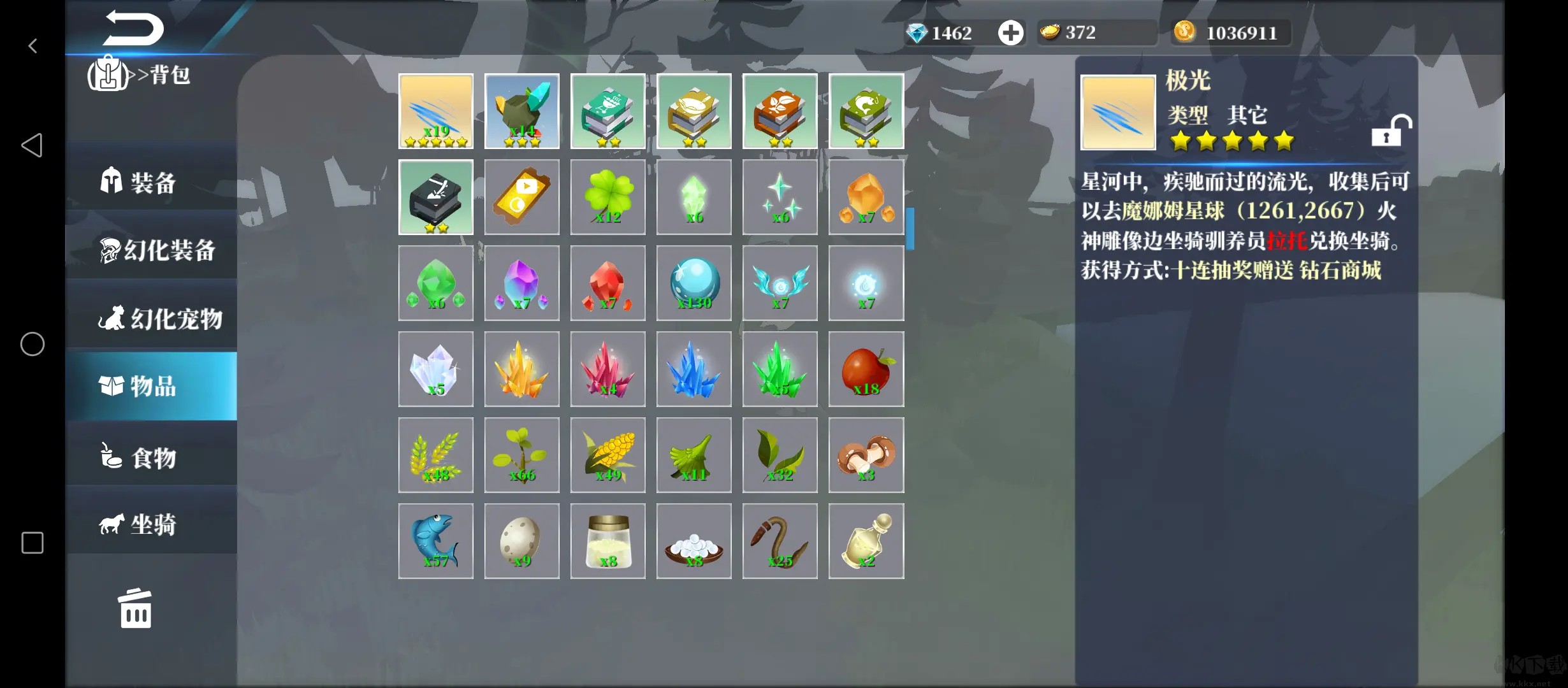Go back with the return arrow button

coord(134,29)
